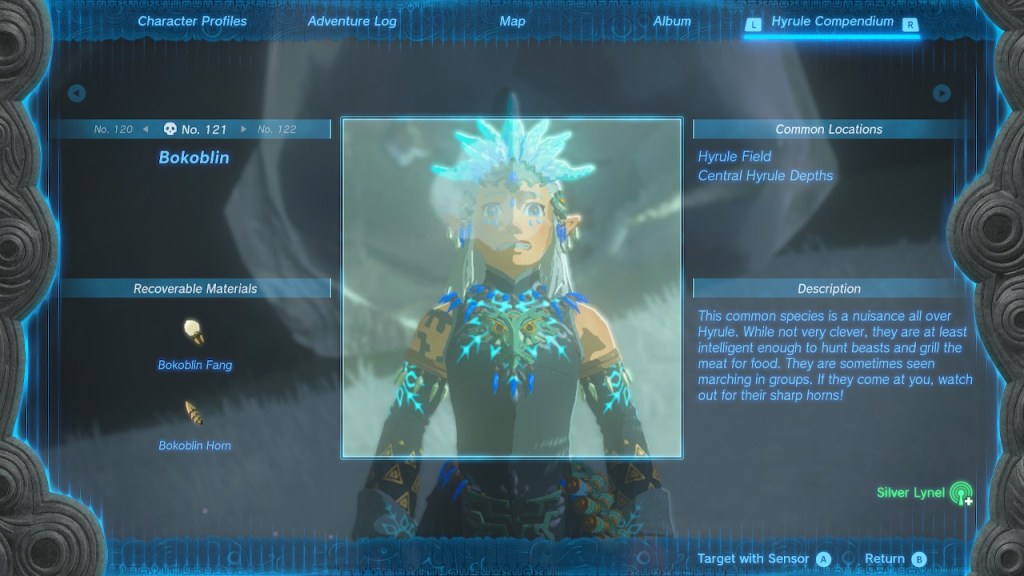Choose the Central Hyrule Depths location
The image size is (1024, 576).
click(765, 176)
